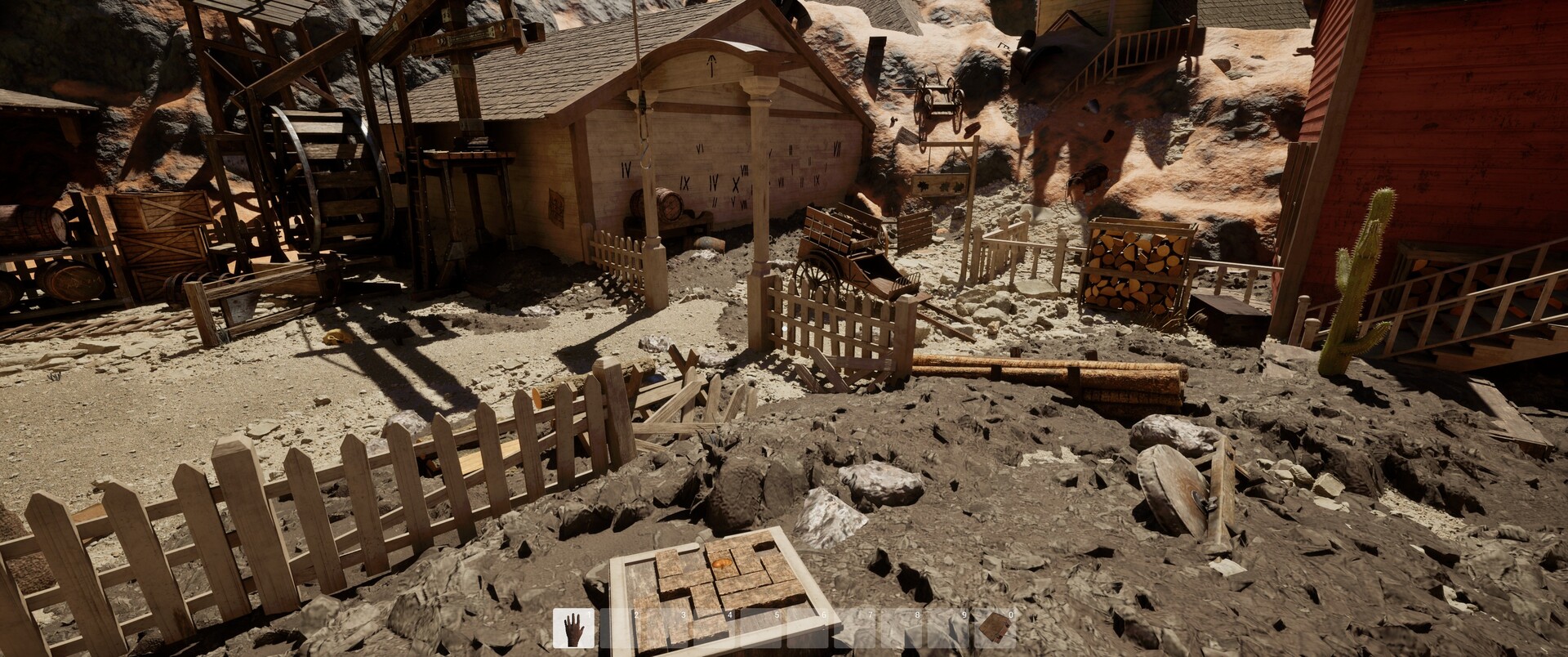The width and height of the screenshot is (1568, 657).
Task: Select the journal book hotbar slot
Action: (994, 628)
